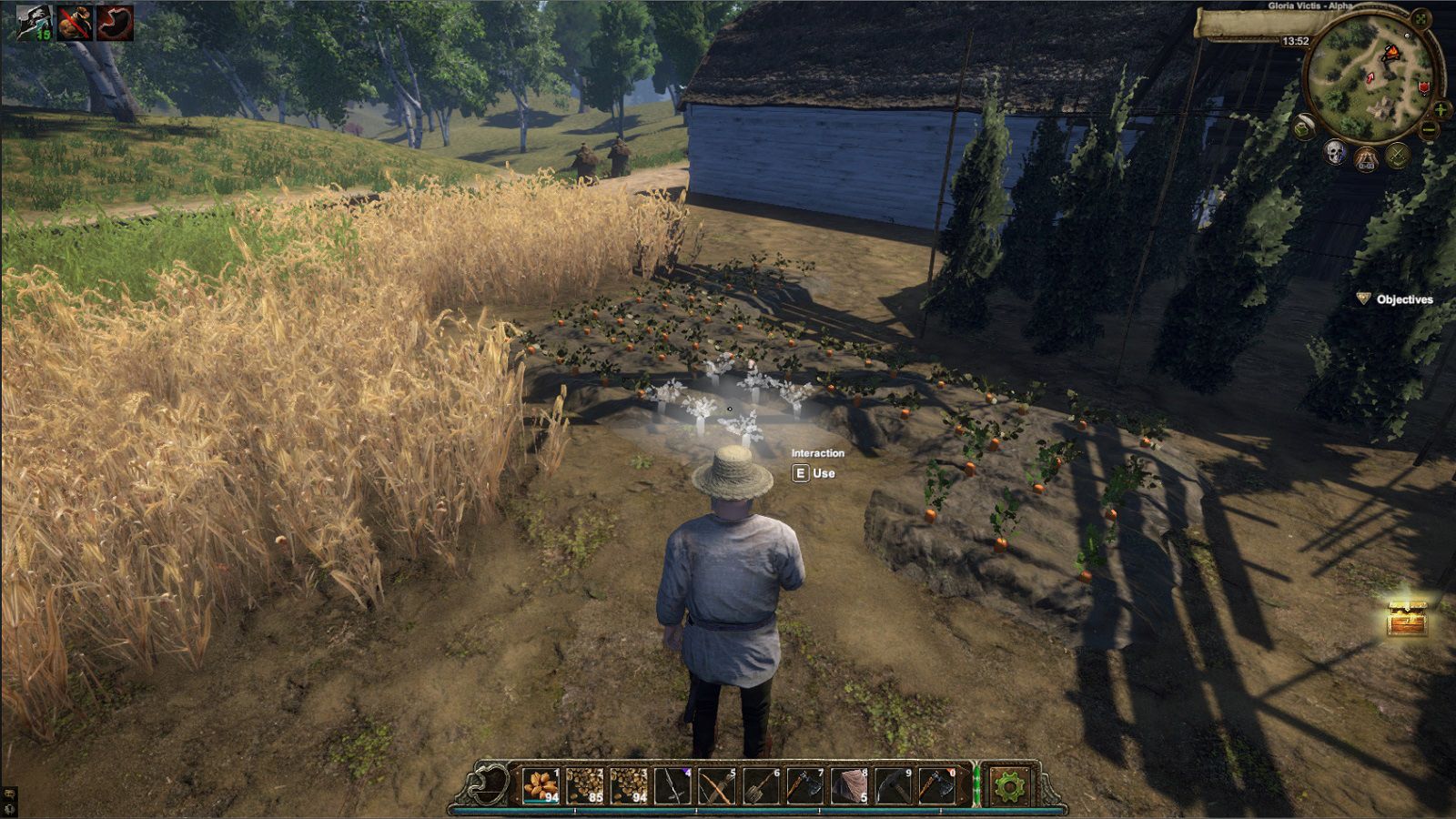Select the pitchfork in hotbar slot 6

pyautogui.click(x=759, y=786)
